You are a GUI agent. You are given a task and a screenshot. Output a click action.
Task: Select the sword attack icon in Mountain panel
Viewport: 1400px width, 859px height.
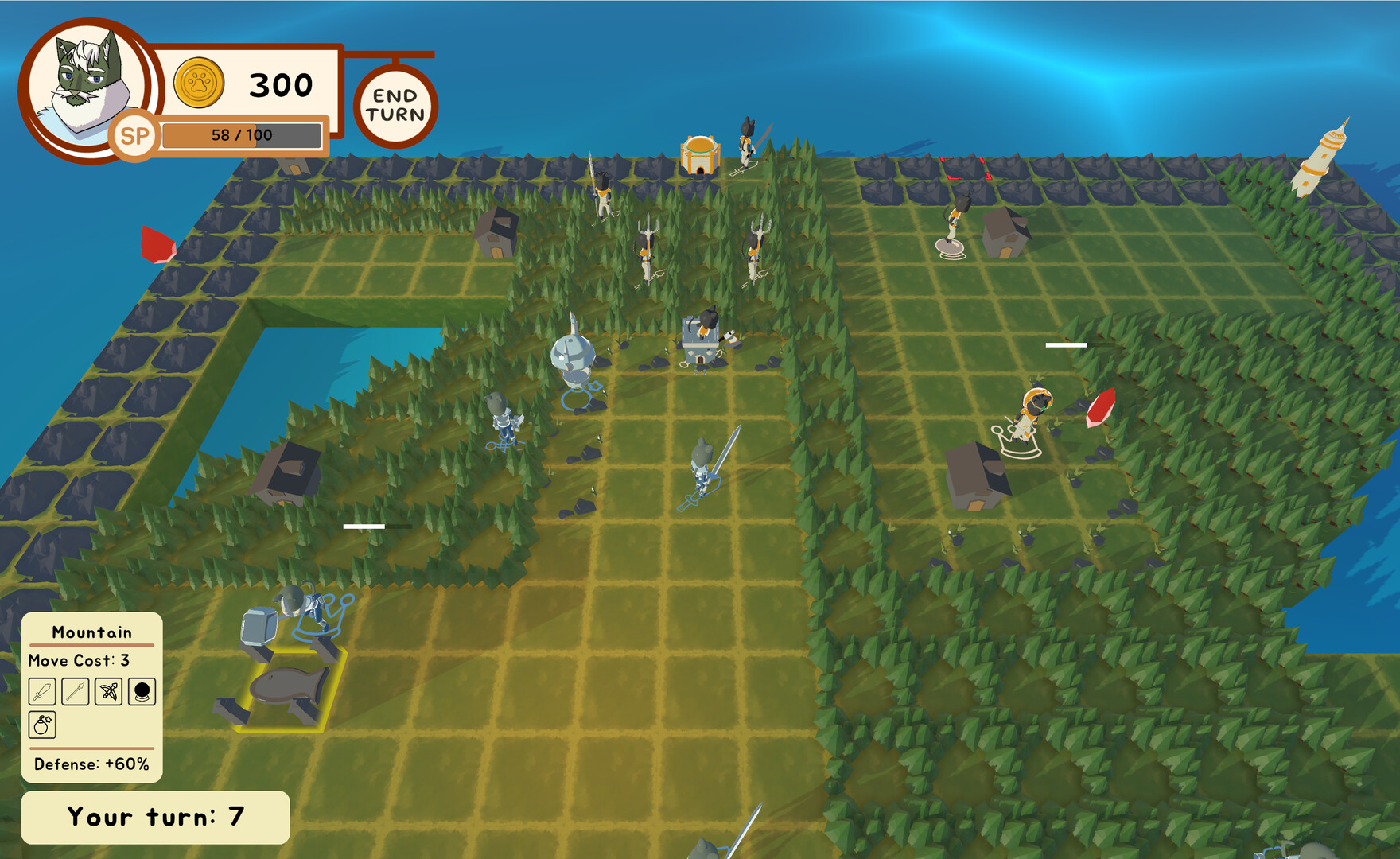click(x=41, y=691)
